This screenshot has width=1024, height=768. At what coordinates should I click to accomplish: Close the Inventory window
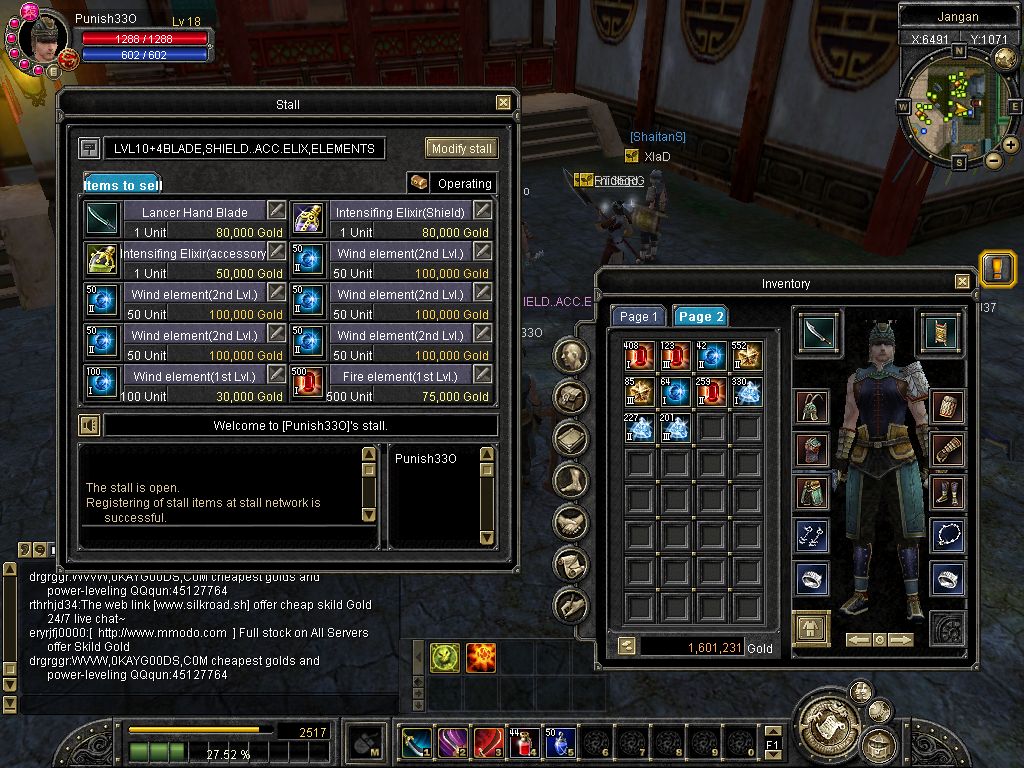[x=962, y=282]
